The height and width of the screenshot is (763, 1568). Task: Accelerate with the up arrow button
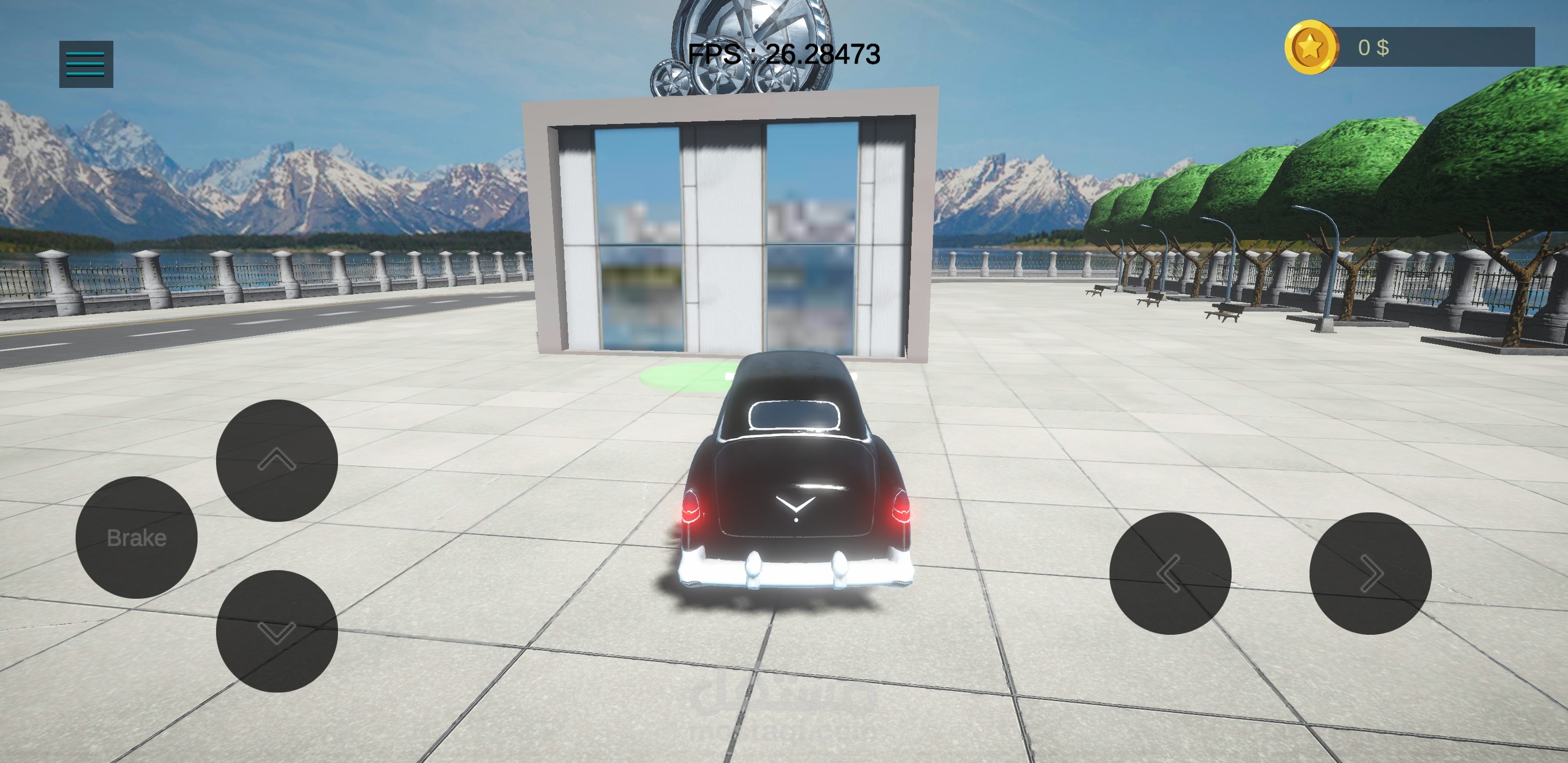277,460
